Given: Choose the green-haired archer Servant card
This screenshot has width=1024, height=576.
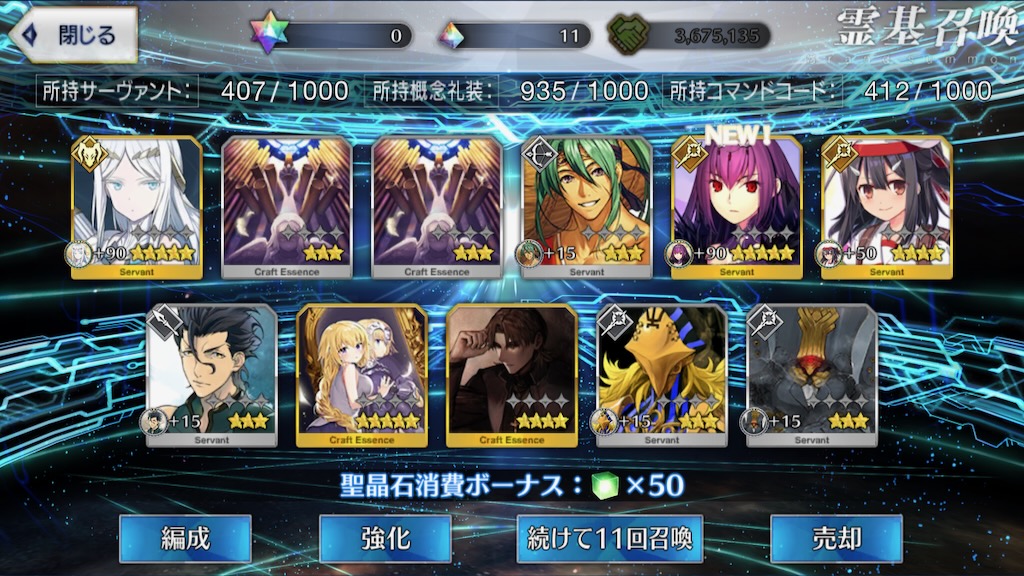Looking at the screenshot, I should tap(587, 206).
